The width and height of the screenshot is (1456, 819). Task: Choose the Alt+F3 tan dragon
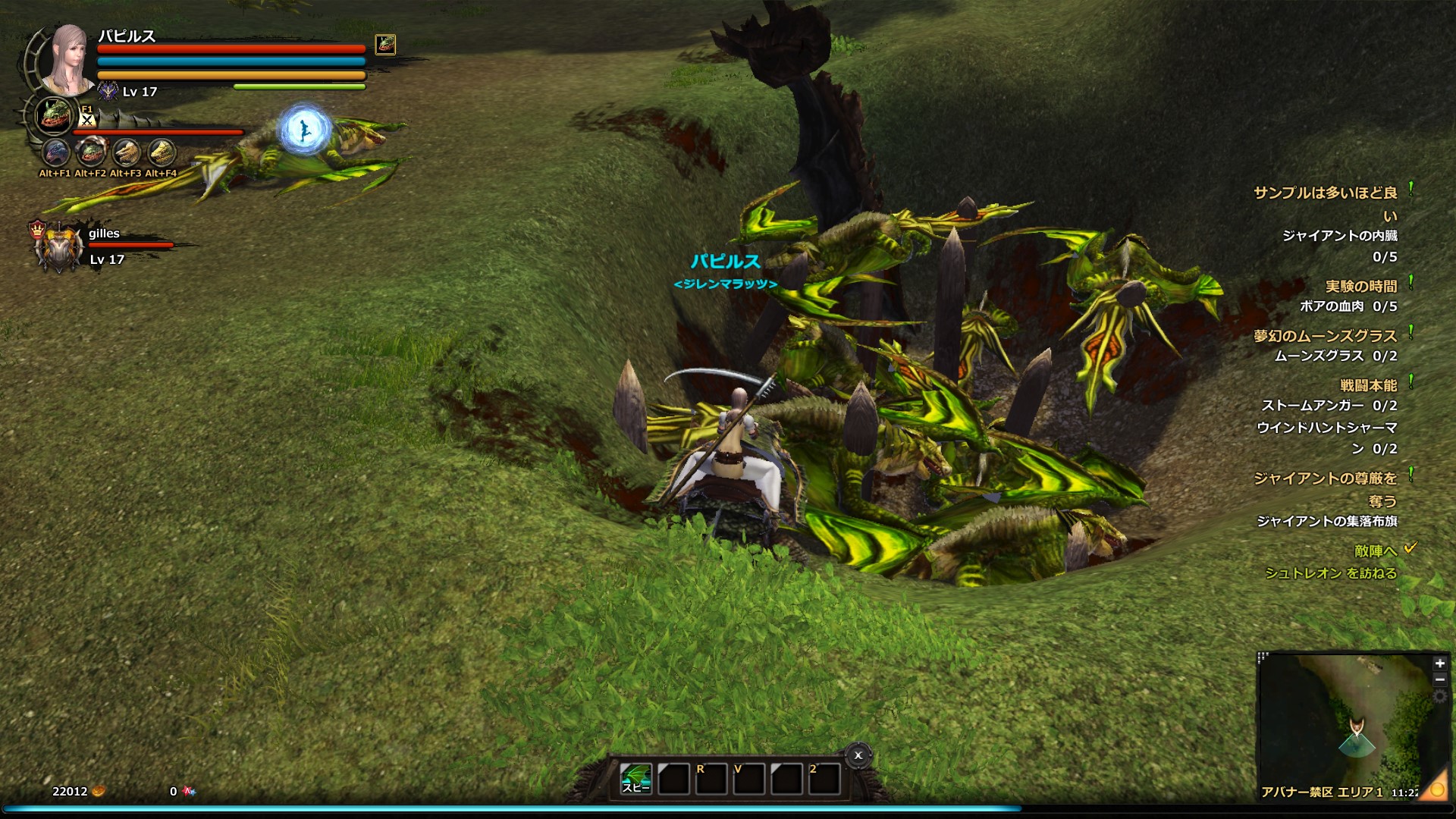[x=126, y=153]
